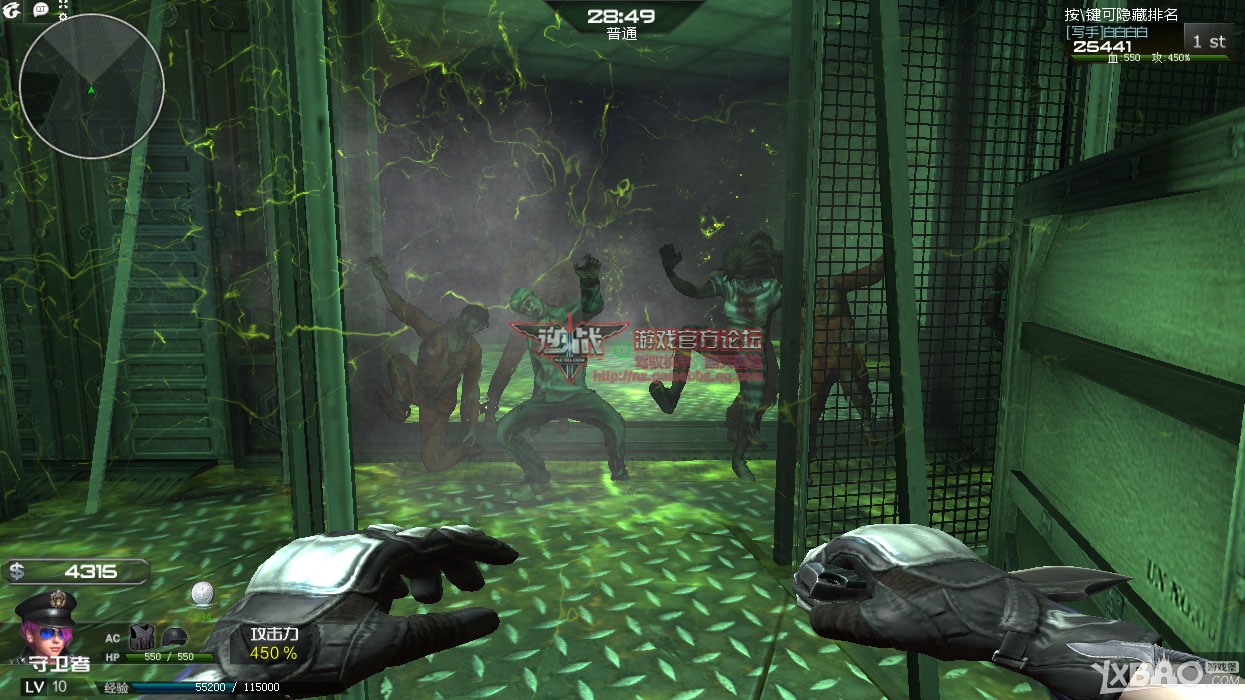Click the G logo icon

(11, 11)
